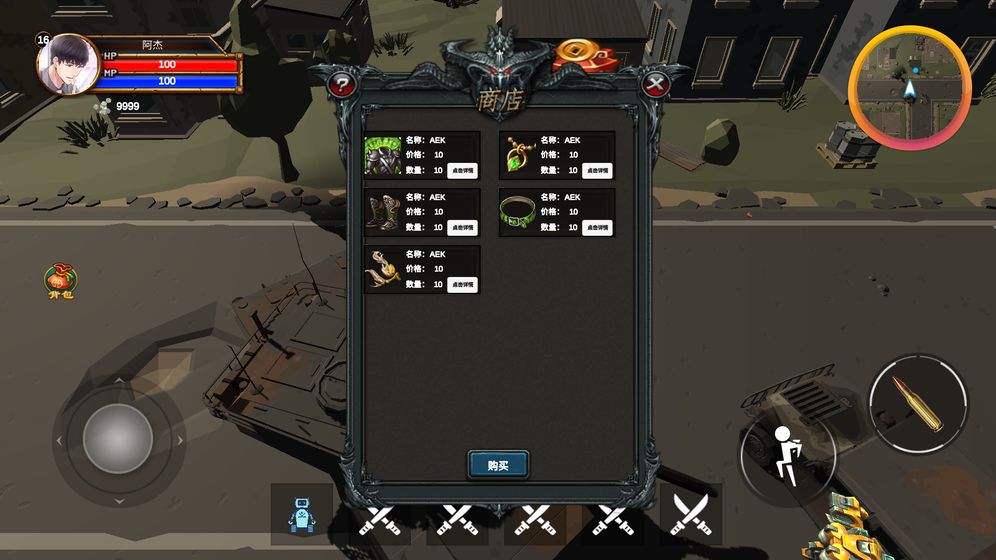Click the player avatar portrait
Viewport: 996px width, 560px height.
(x=68, y=65)
